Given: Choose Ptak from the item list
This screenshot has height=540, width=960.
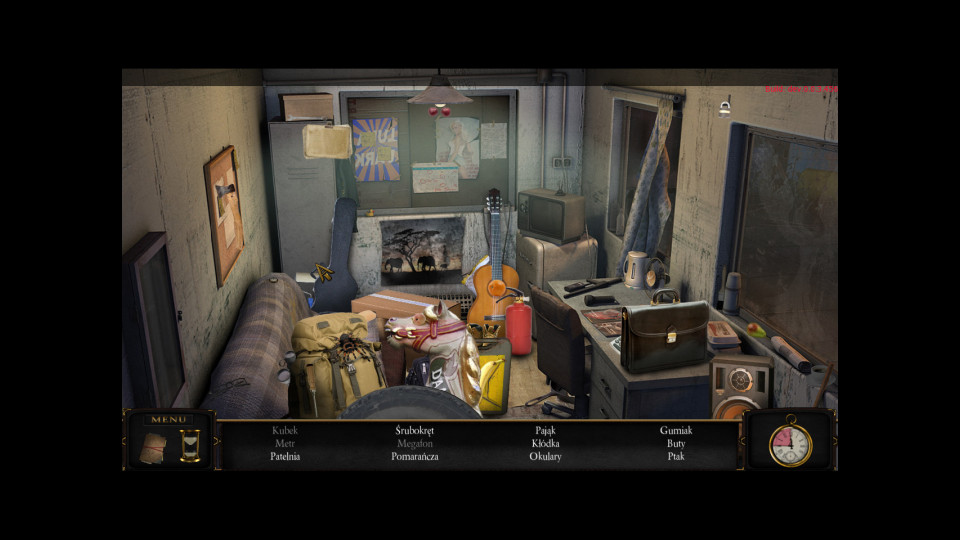Looking at the screenshot, I should tap(676, 457).
